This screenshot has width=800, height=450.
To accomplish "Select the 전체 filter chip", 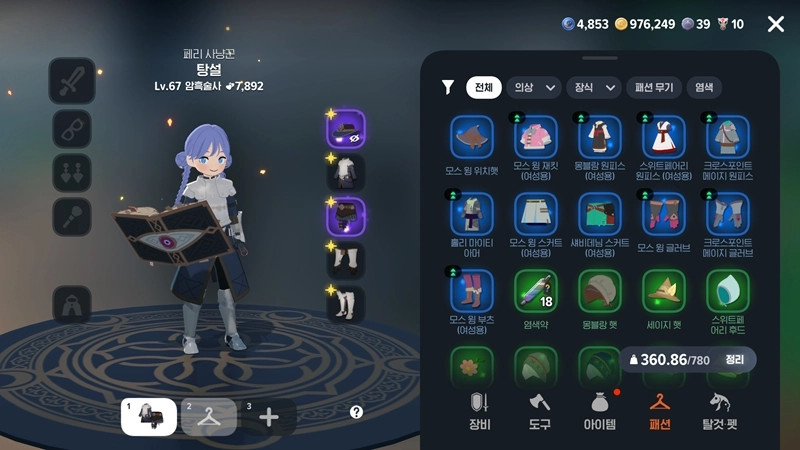I will 484,87.
